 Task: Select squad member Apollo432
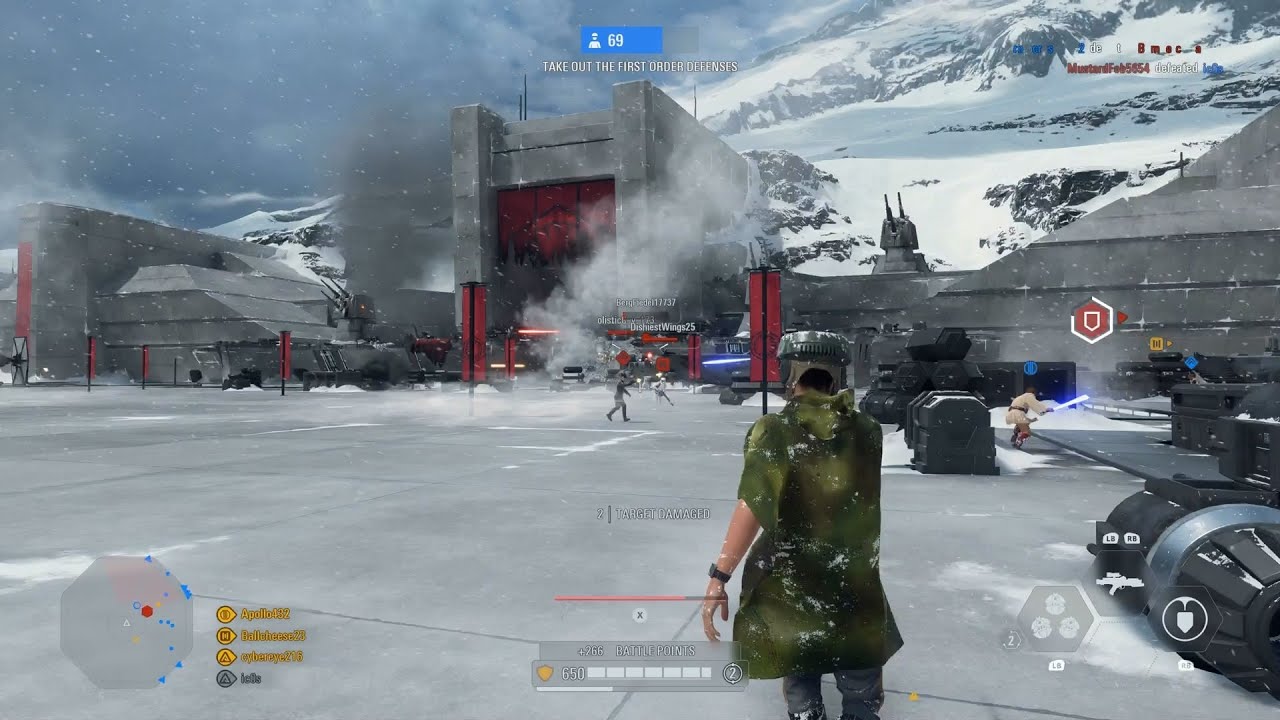265,614
